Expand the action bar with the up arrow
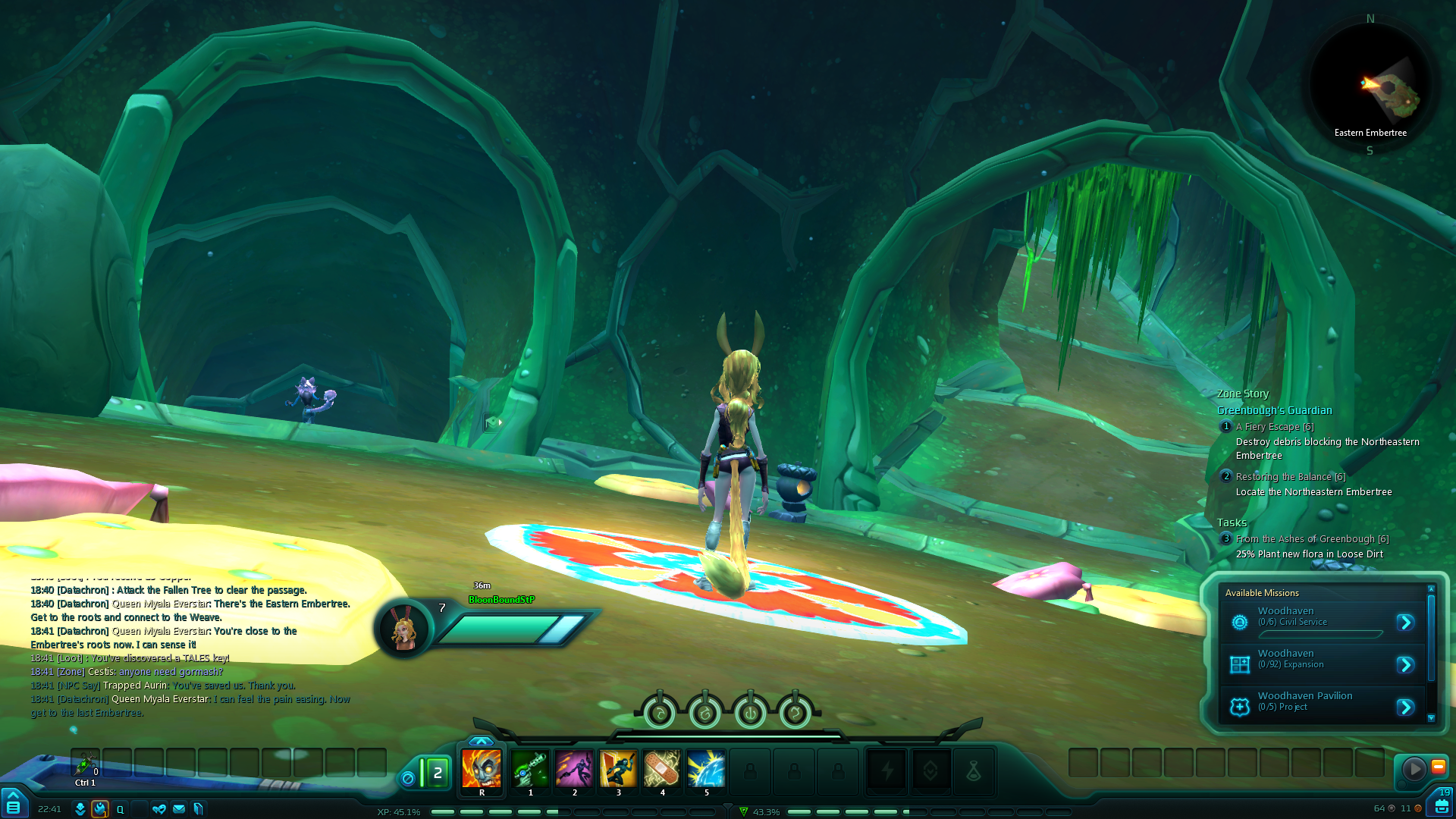Screen dimensions: 1456x819 coord(481,741)
